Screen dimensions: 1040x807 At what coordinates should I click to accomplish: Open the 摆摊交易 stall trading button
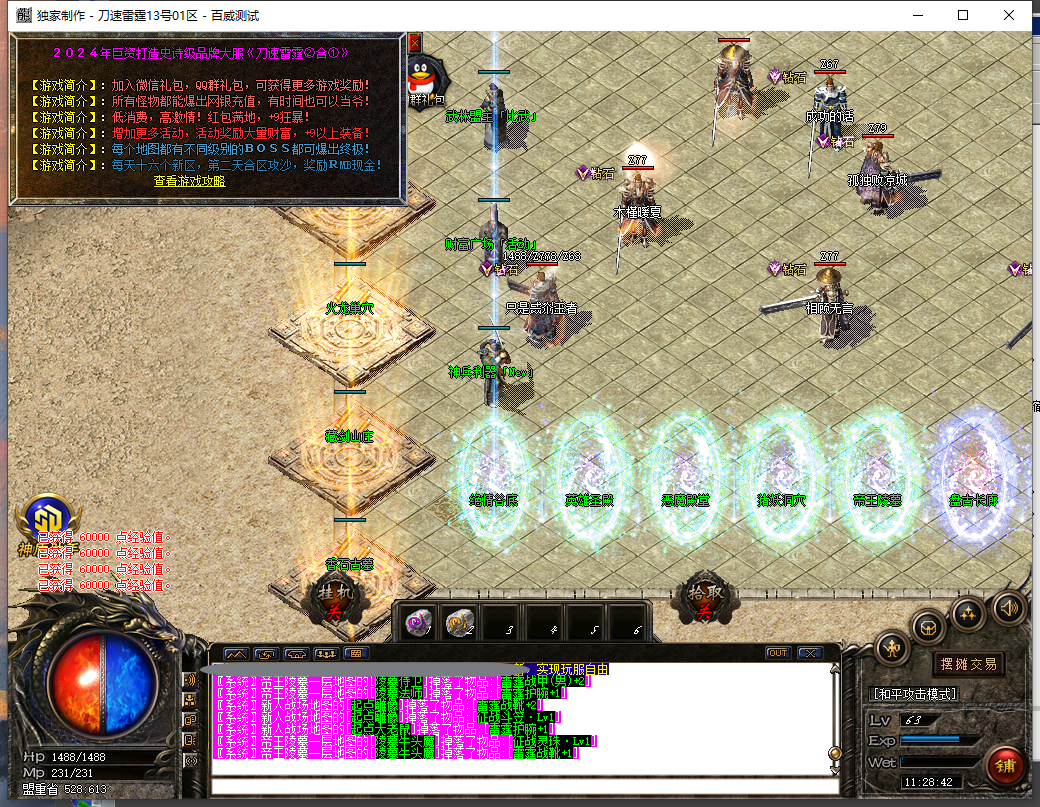[969, 664]
